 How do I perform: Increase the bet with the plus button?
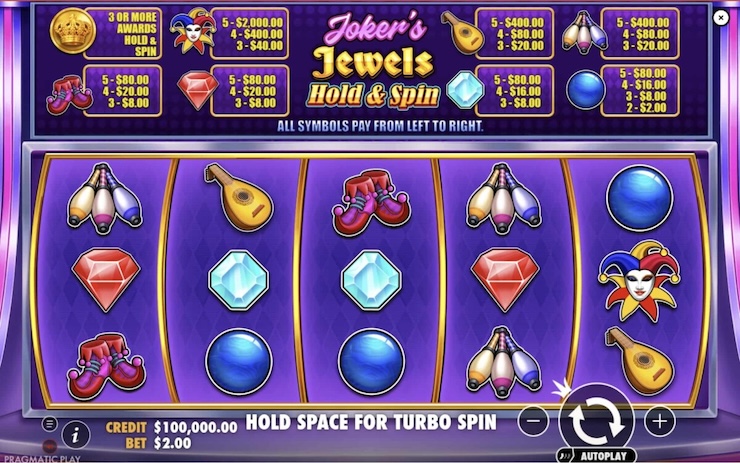[658, 421]
